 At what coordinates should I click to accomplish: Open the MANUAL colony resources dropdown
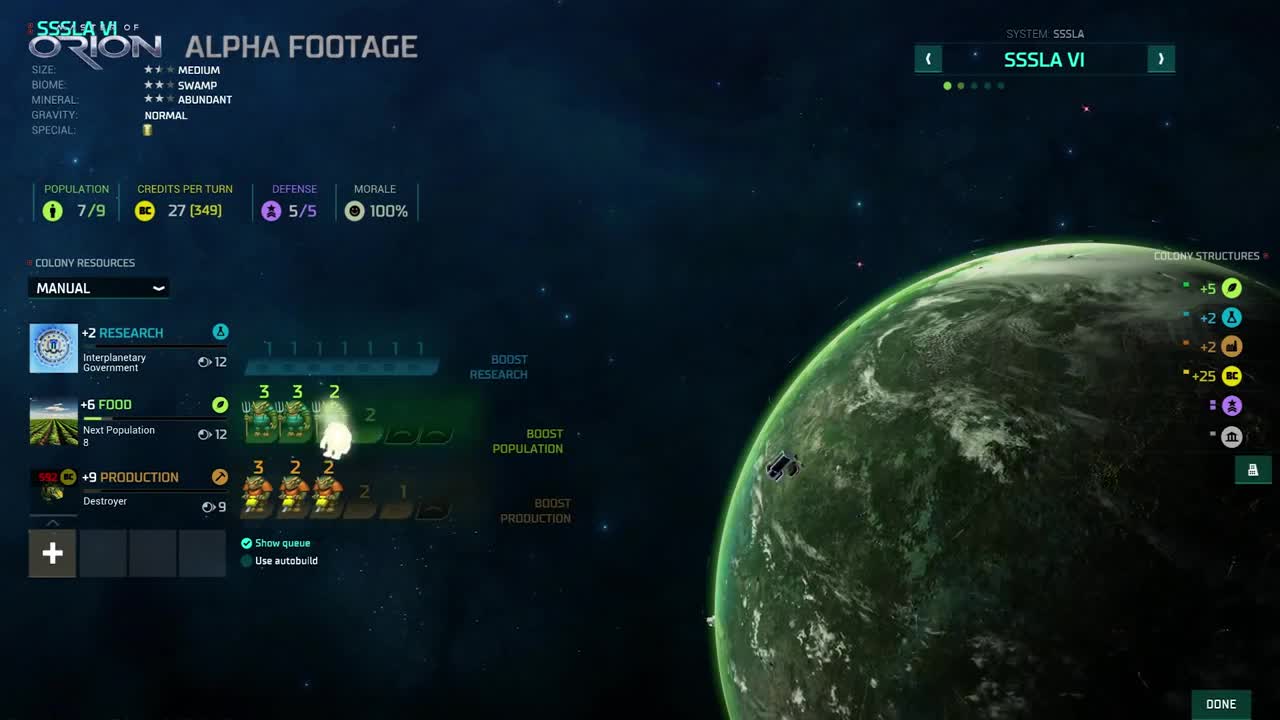(98, 288)
